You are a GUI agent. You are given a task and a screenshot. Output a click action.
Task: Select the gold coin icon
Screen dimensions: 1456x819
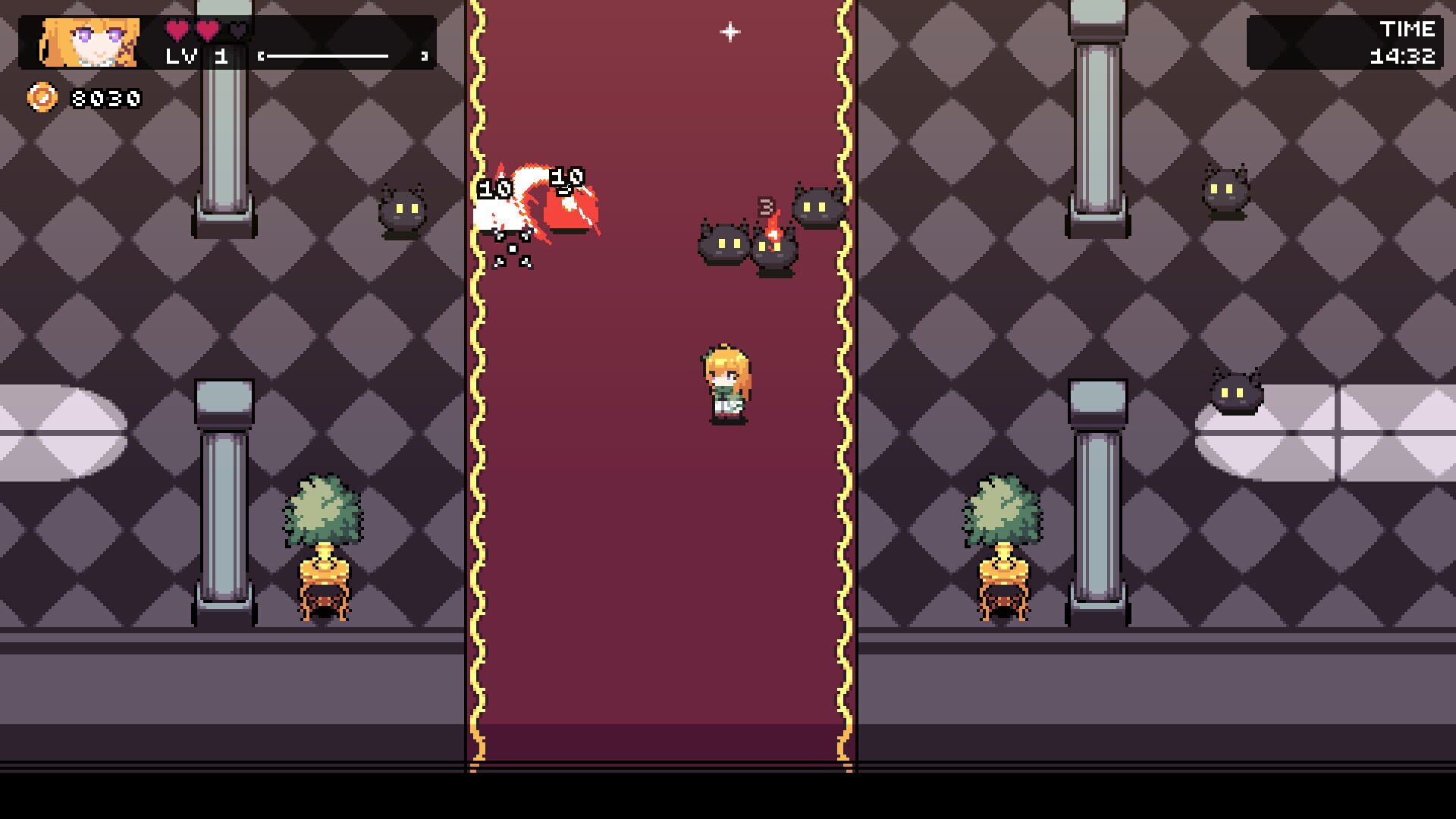[42, 96]
